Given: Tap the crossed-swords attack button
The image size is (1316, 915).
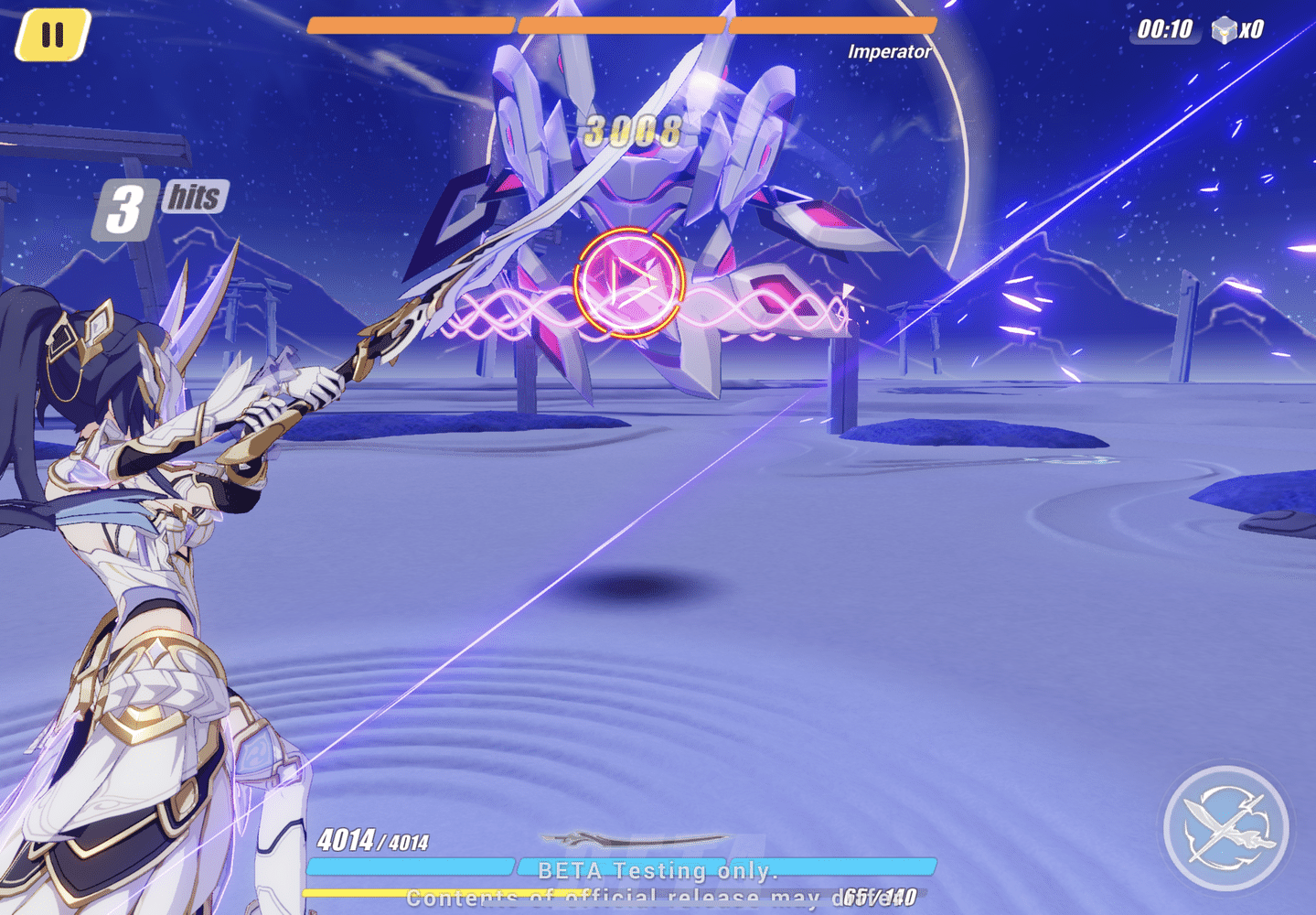Looking at the screenshot, I should click(x=1225, y=829).
